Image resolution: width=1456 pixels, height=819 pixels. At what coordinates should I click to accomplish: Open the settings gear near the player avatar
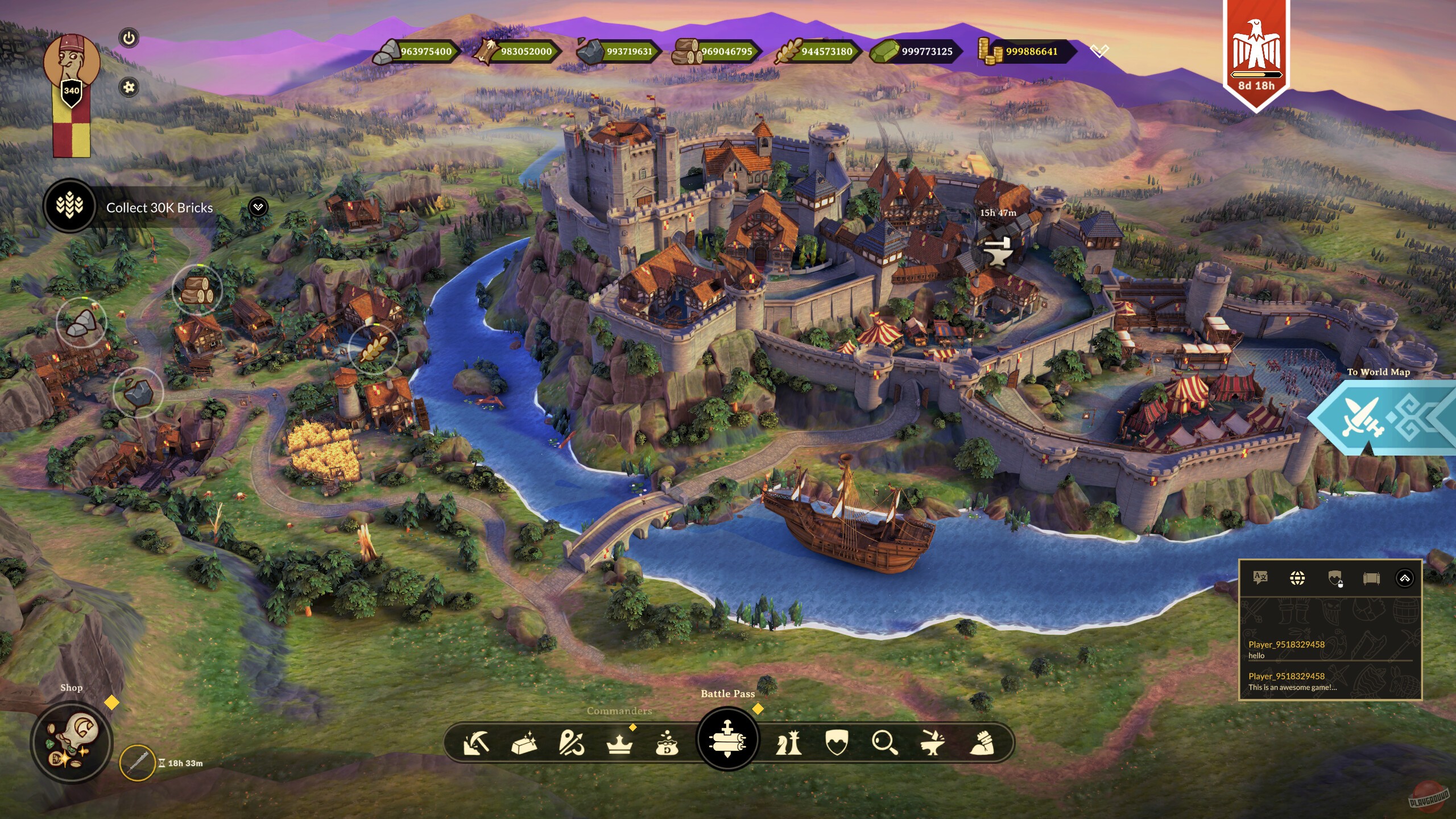click(130, 87)
